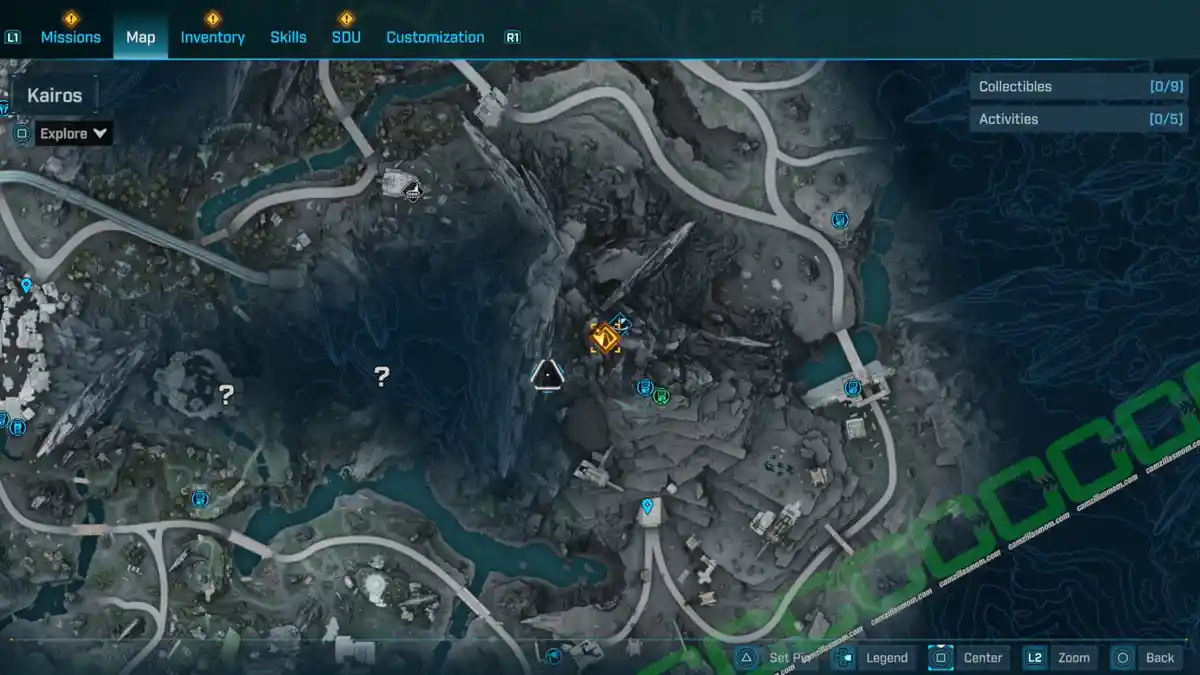Select the green vending machine map marker
The image size is (1200, 675).
click(661, 397)
